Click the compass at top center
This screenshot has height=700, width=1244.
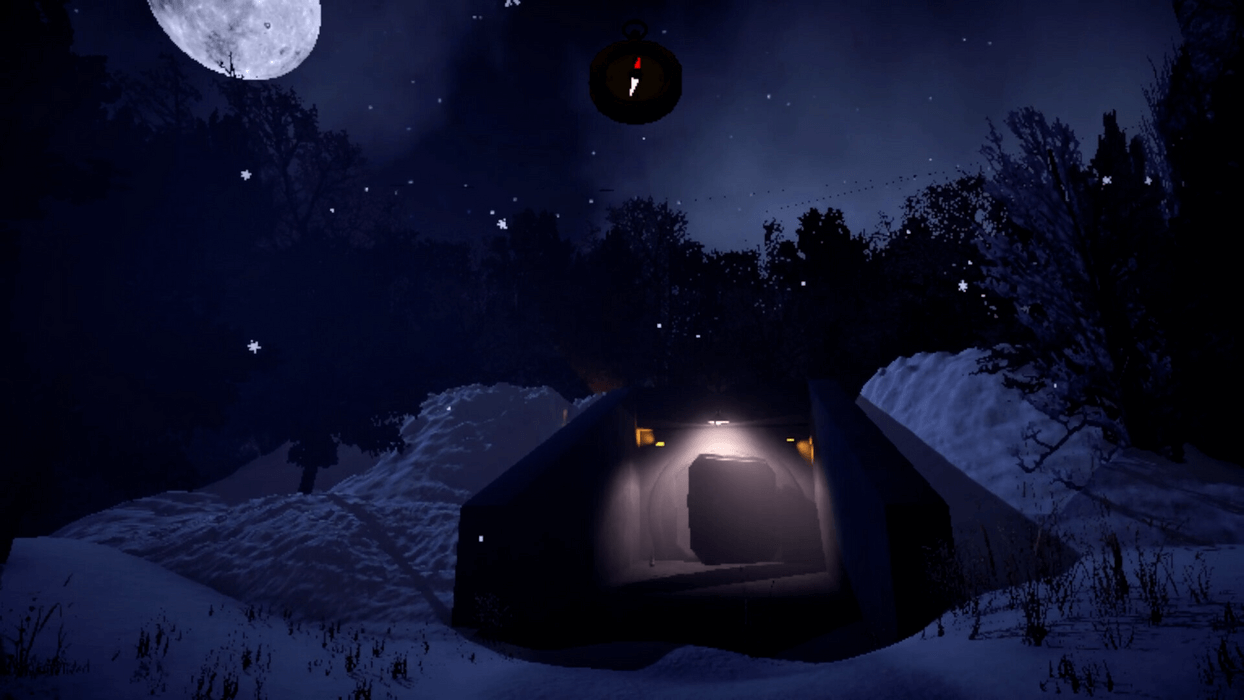point(635,79)
